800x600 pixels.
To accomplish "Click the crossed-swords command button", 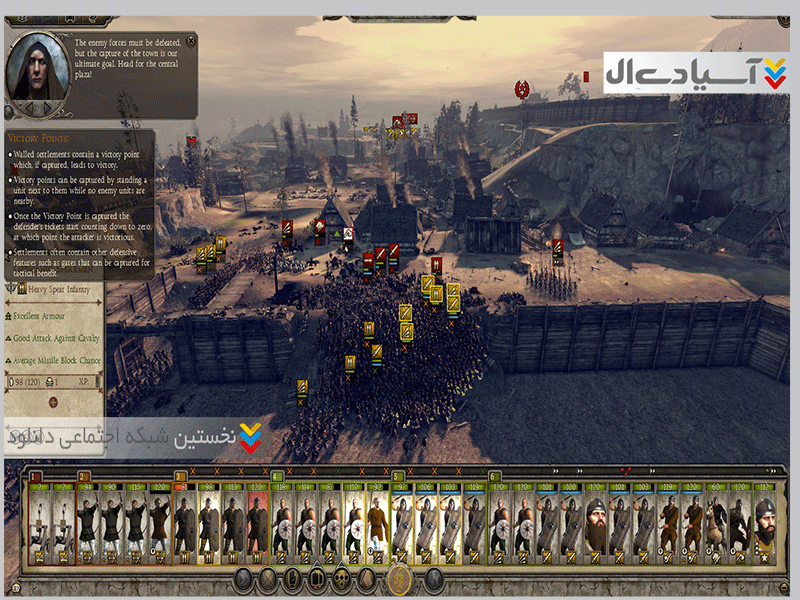I will pos(268,579).
